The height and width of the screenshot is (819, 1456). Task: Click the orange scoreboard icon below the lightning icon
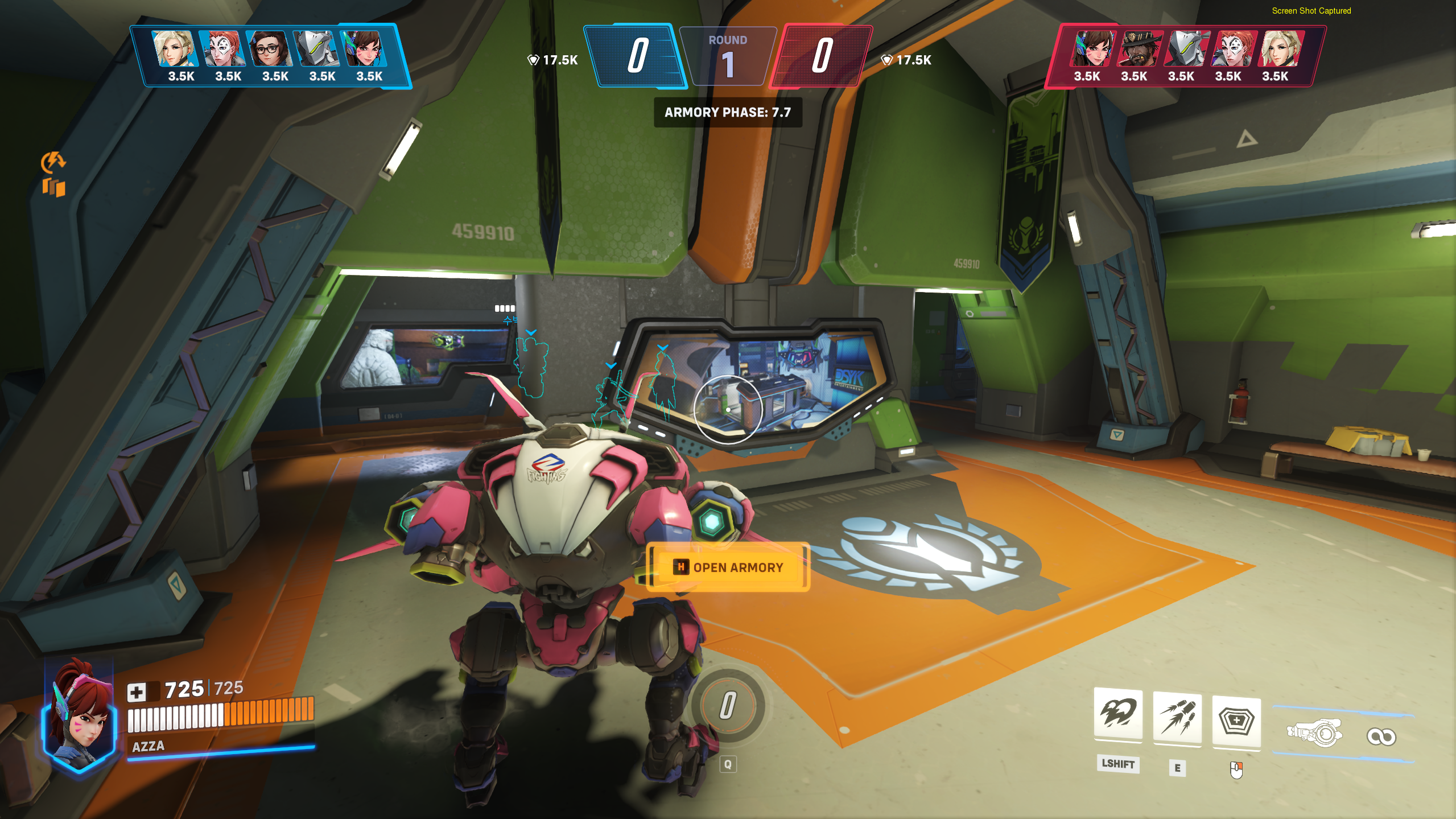(x=54, y=187)
